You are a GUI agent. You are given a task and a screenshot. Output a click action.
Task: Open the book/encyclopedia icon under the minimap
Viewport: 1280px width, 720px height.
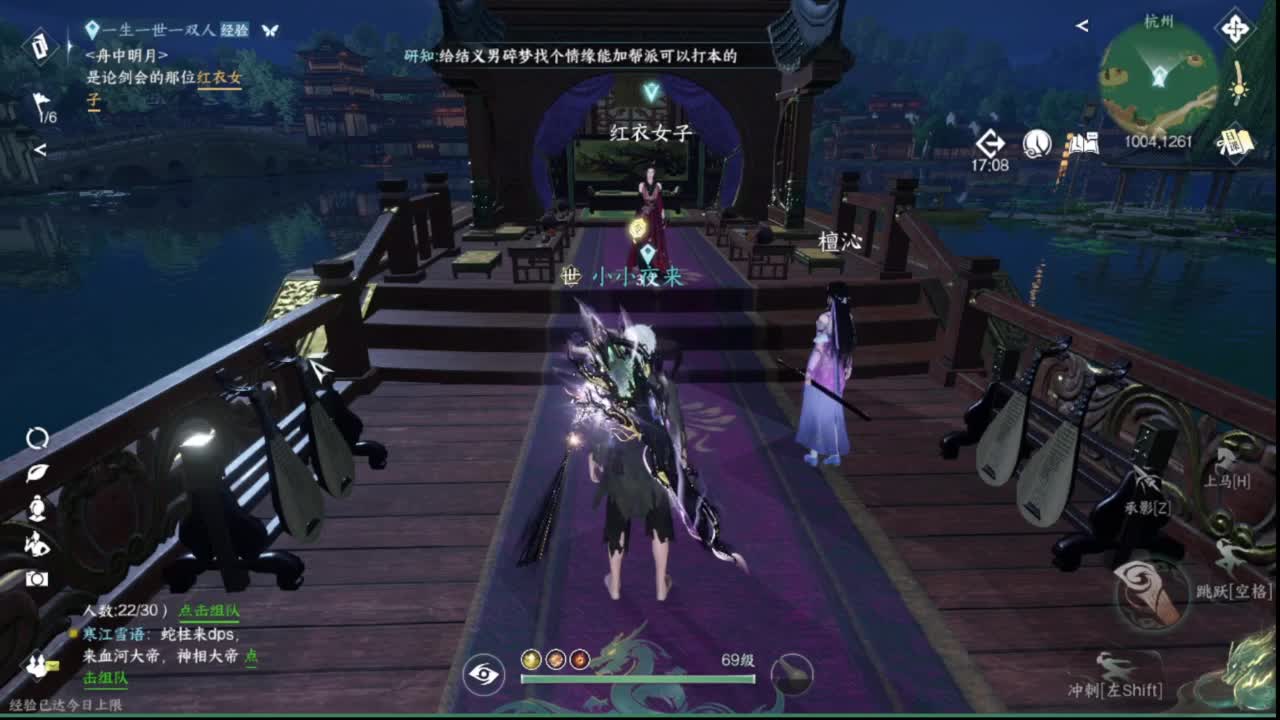click(1086, 144)
